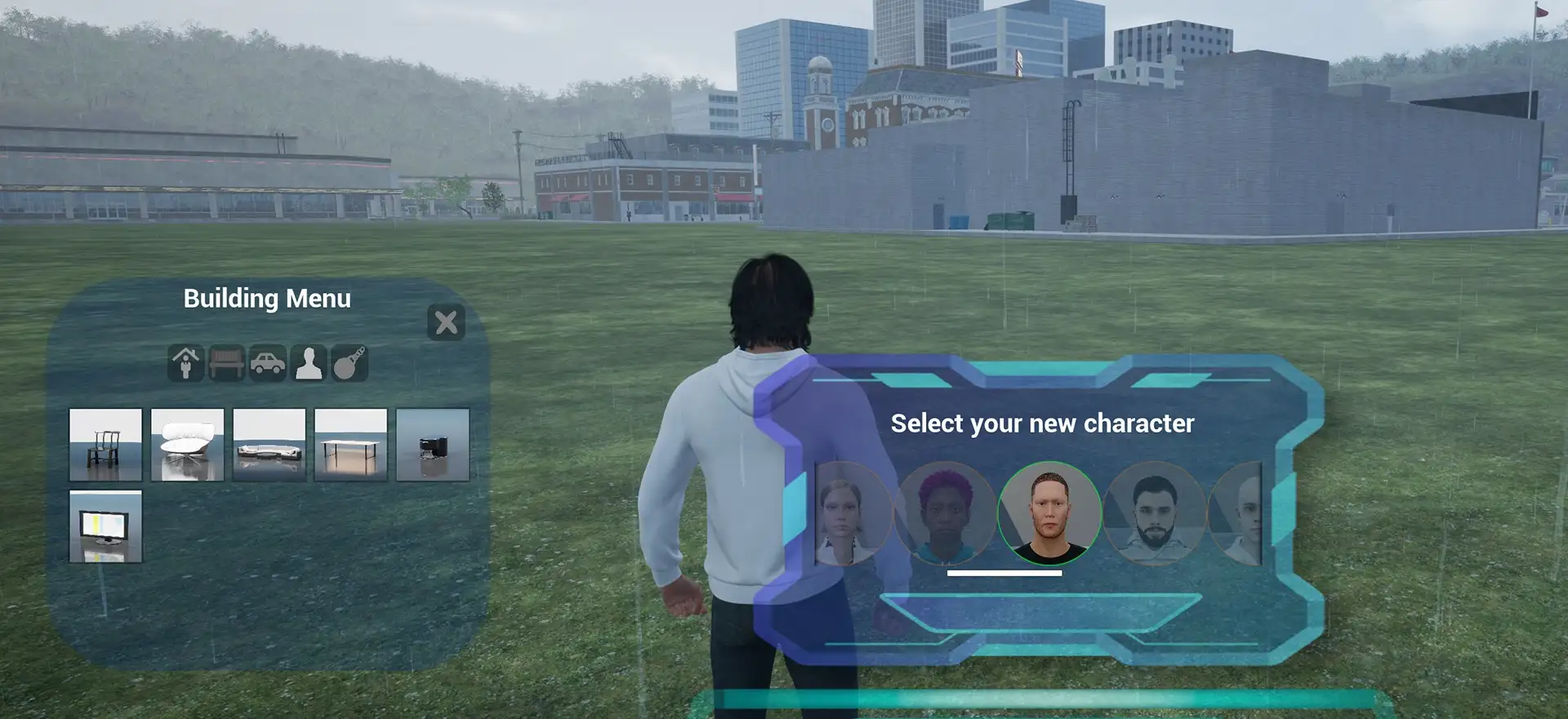Select the wrecking ball demolish category
This screenshot has height=719, width=1568.
(x=350, y=363)
